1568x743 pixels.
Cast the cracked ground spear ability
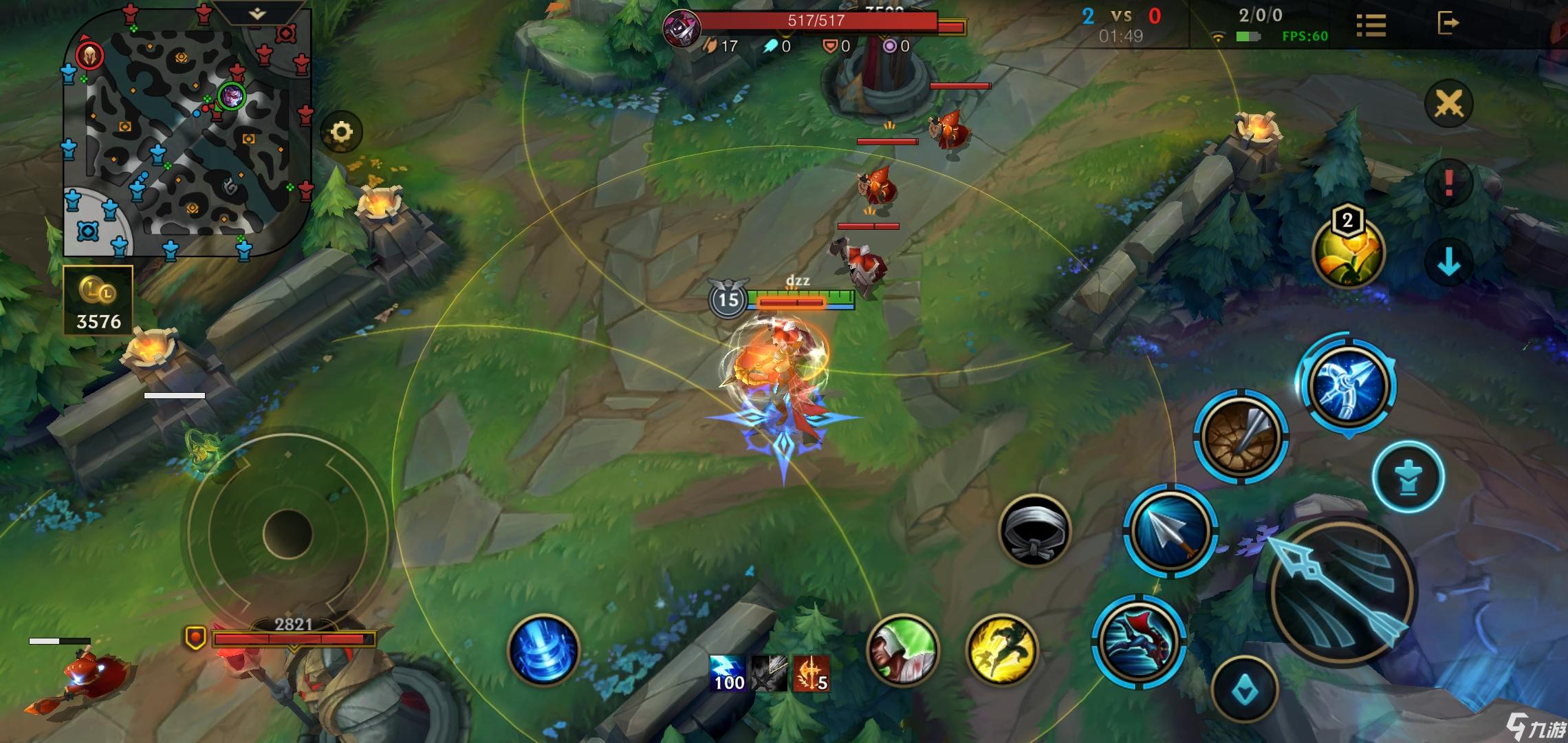click(1240, 436)
